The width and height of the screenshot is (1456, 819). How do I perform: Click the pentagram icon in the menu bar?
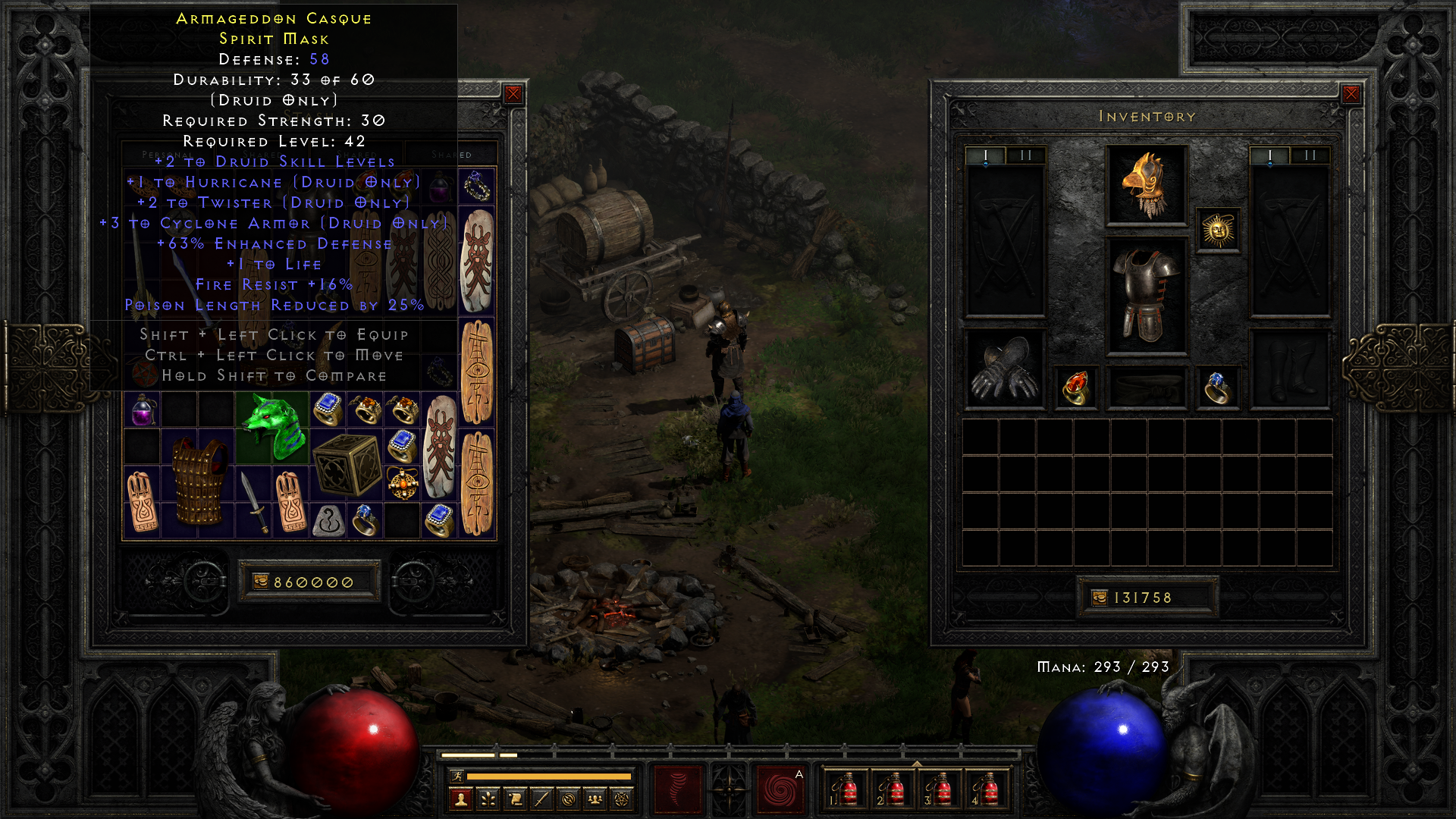point(622,800)
